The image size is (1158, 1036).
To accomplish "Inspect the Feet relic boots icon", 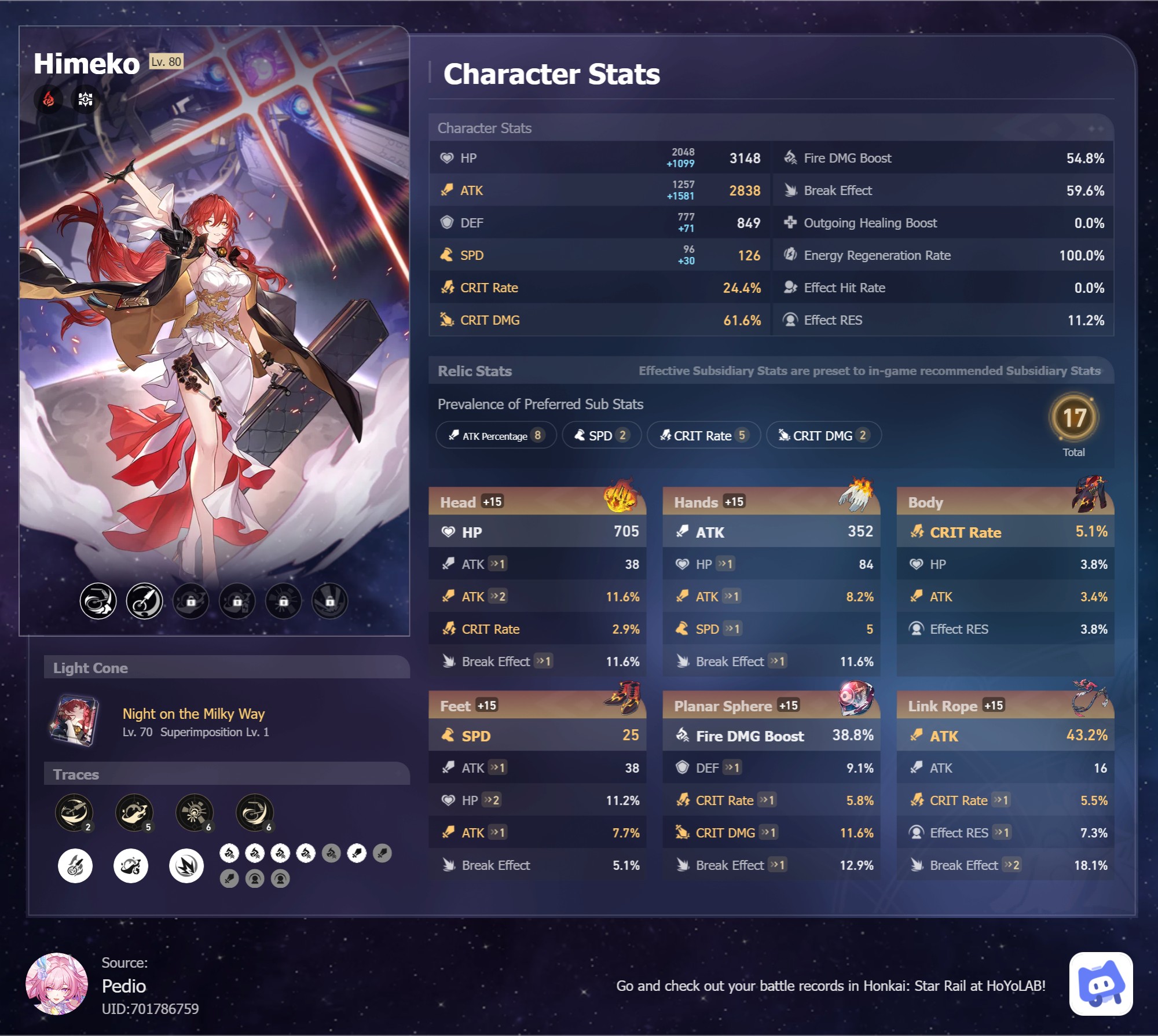I will coord(622,699).
